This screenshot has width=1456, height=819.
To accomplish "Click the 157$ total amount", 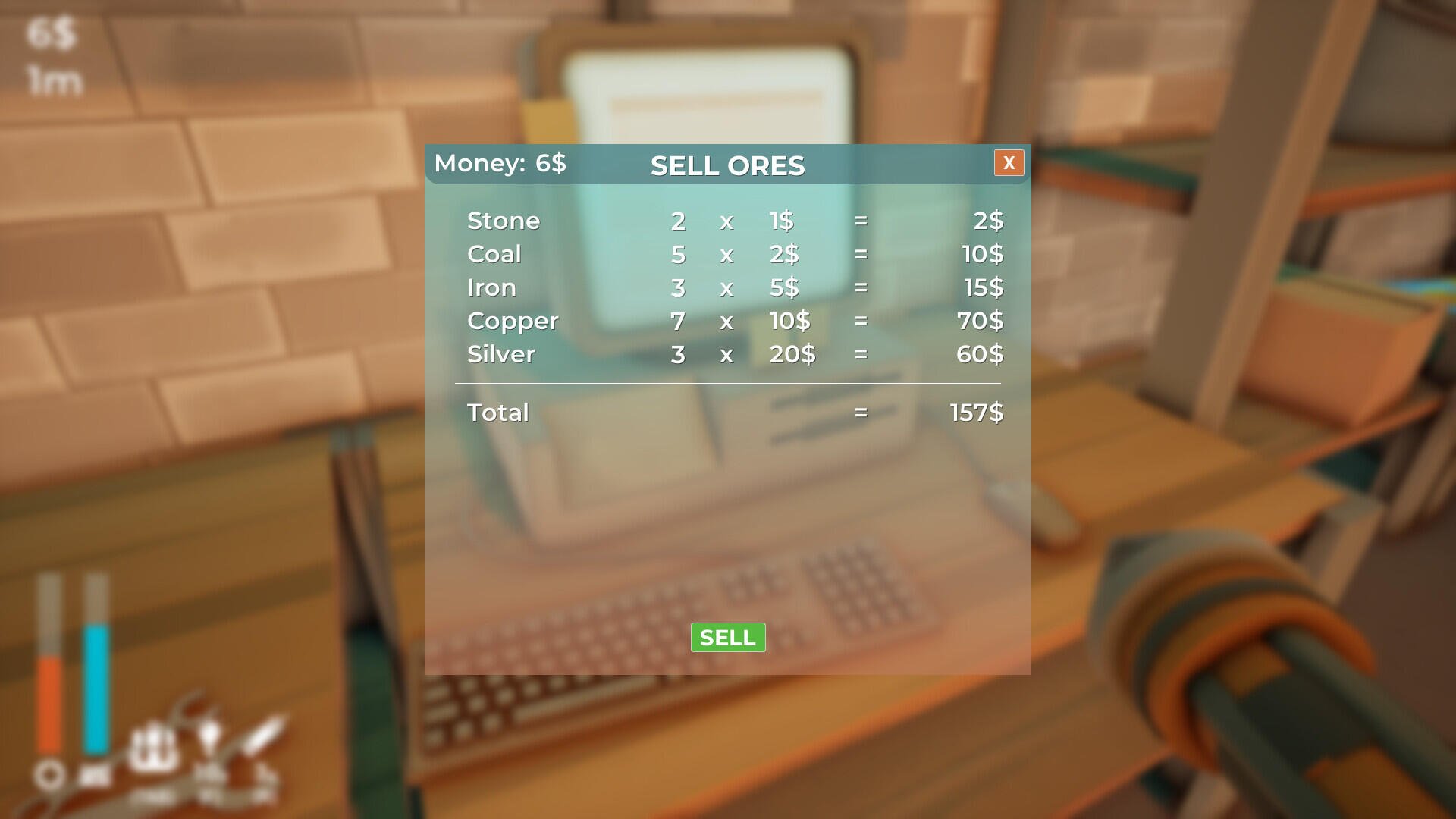I will coord(976,413).
